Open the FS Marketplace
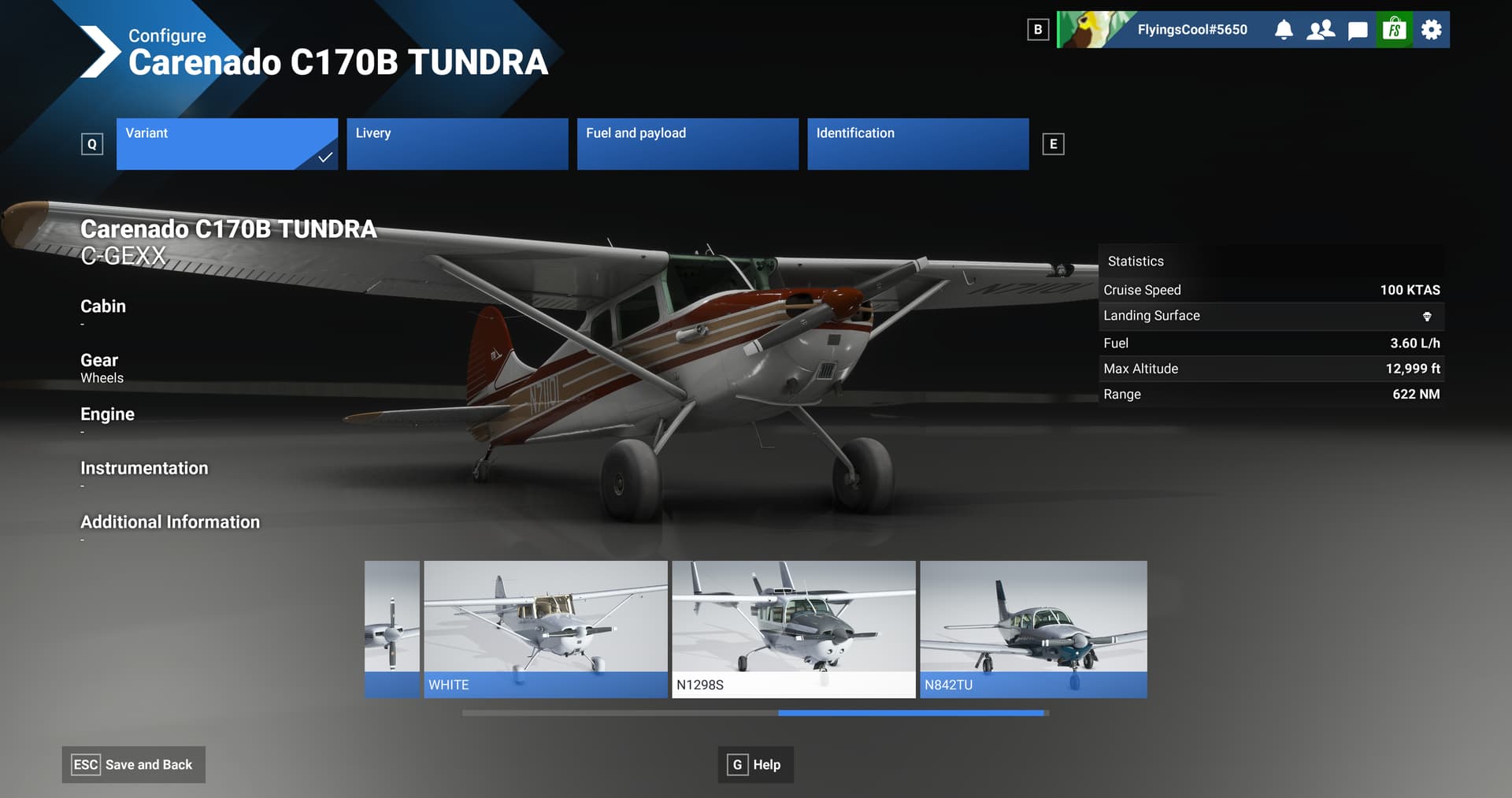Screen dimensions: 1512x798 tap(1394, 29)
